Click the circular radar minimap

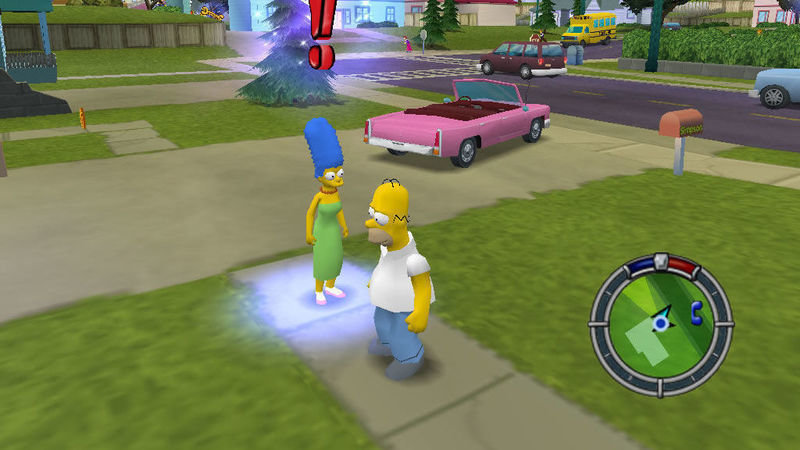660,320
